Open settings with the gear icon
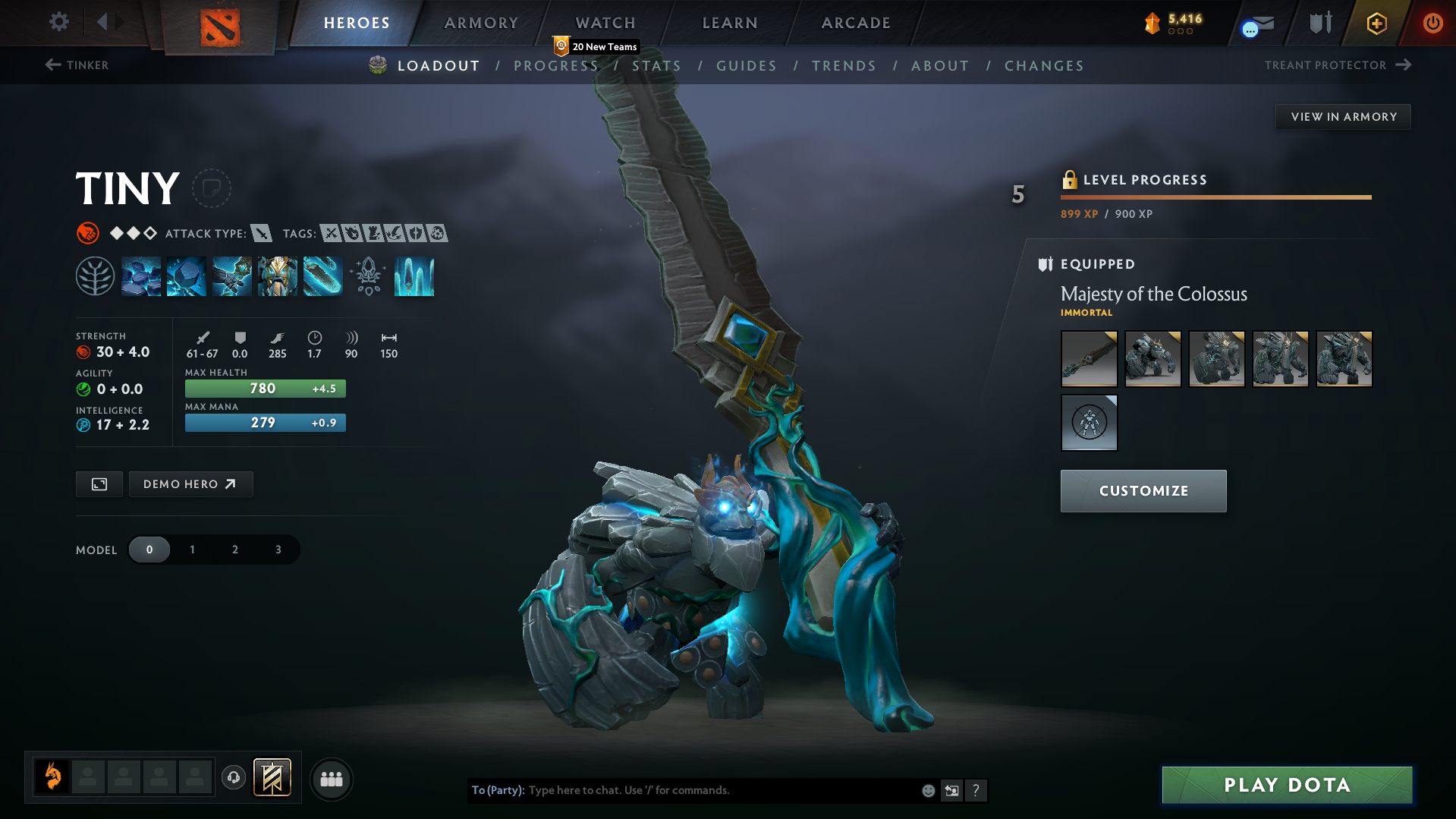The image size is (1456, 819). pyautogui.click(x=58, y=22)
